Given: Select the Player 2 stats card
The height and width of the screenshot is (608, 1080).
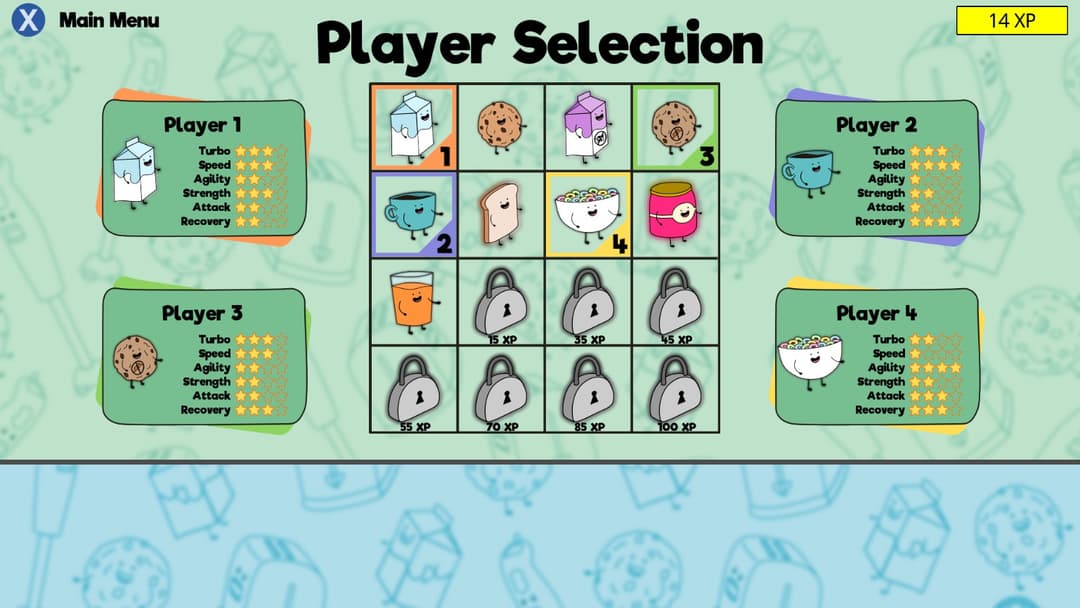Looking at the screenshot, I should coord(876,168).
